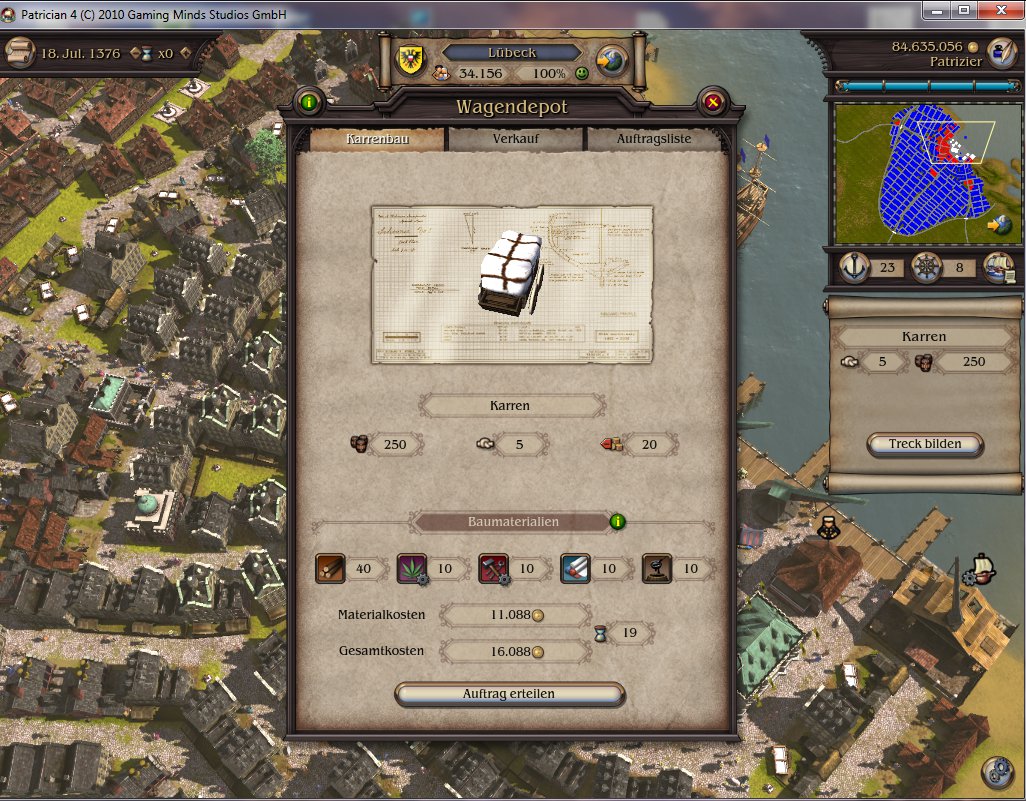
Task: Click the globe icon beside Lübeck
Action: 612,58
